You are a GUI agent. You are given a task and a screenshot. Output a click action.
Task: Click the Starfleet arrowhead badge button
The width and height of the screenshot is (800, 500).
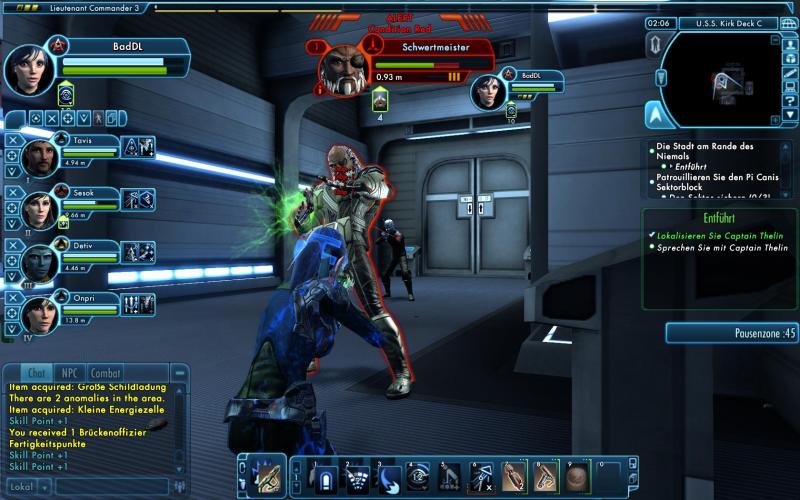[x=655, y=114]
